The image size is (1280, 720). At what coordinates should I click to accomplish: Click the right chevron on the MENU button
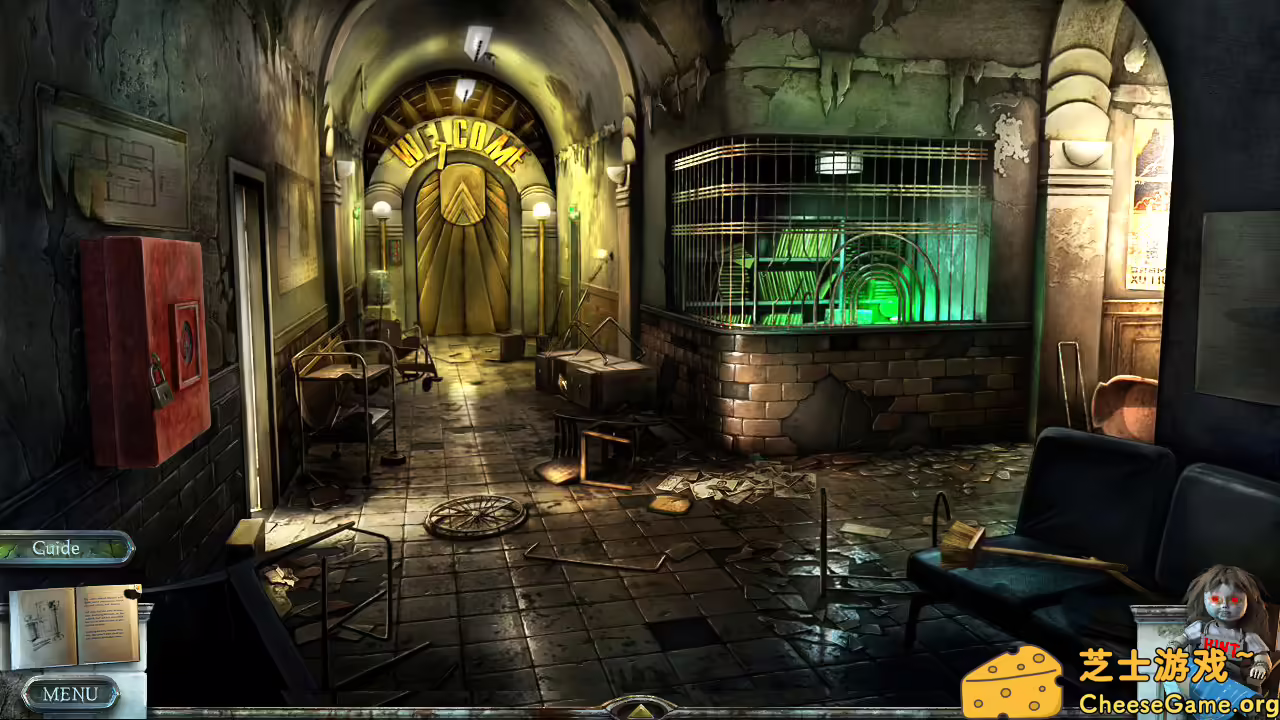point(114,694)
